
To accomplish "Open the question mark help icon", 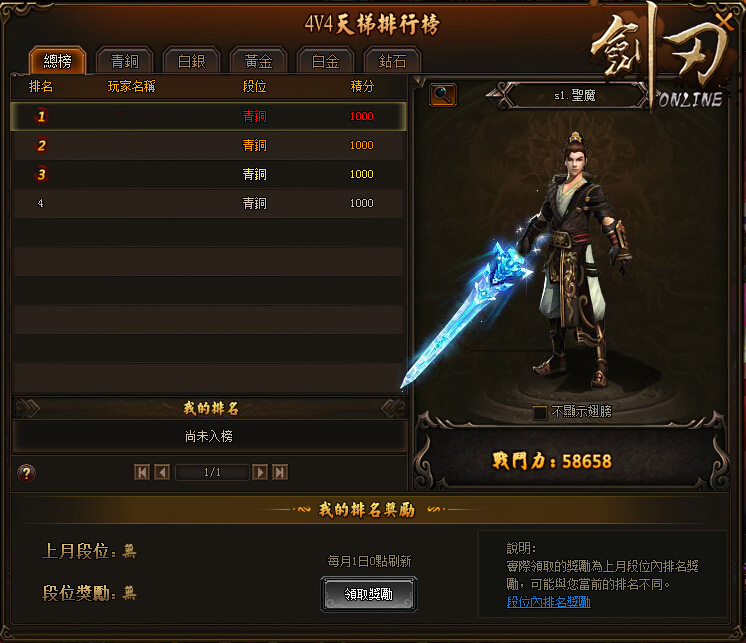I will (x=27, y=473).
